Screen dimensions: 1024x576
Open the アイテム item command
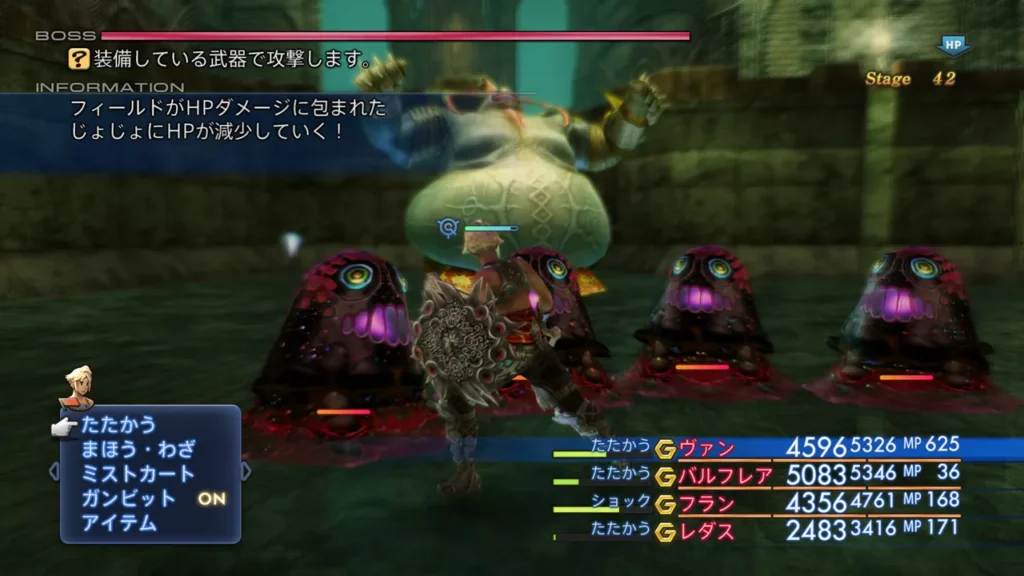[x=118, y=522]
